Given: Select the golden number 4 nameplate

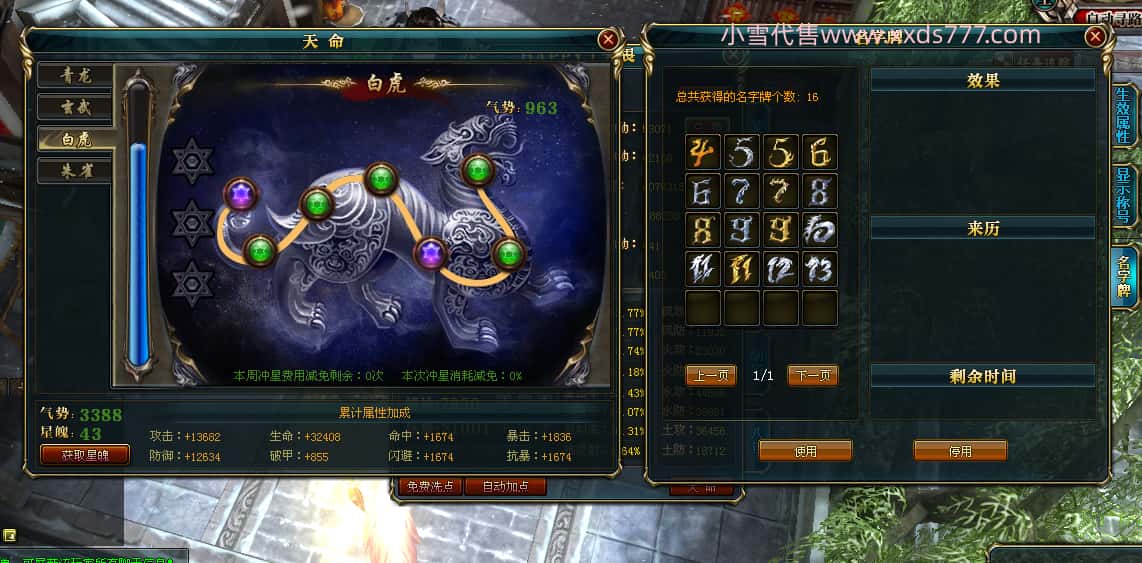Looking at the screenshot, I should (x=703, y=152).
